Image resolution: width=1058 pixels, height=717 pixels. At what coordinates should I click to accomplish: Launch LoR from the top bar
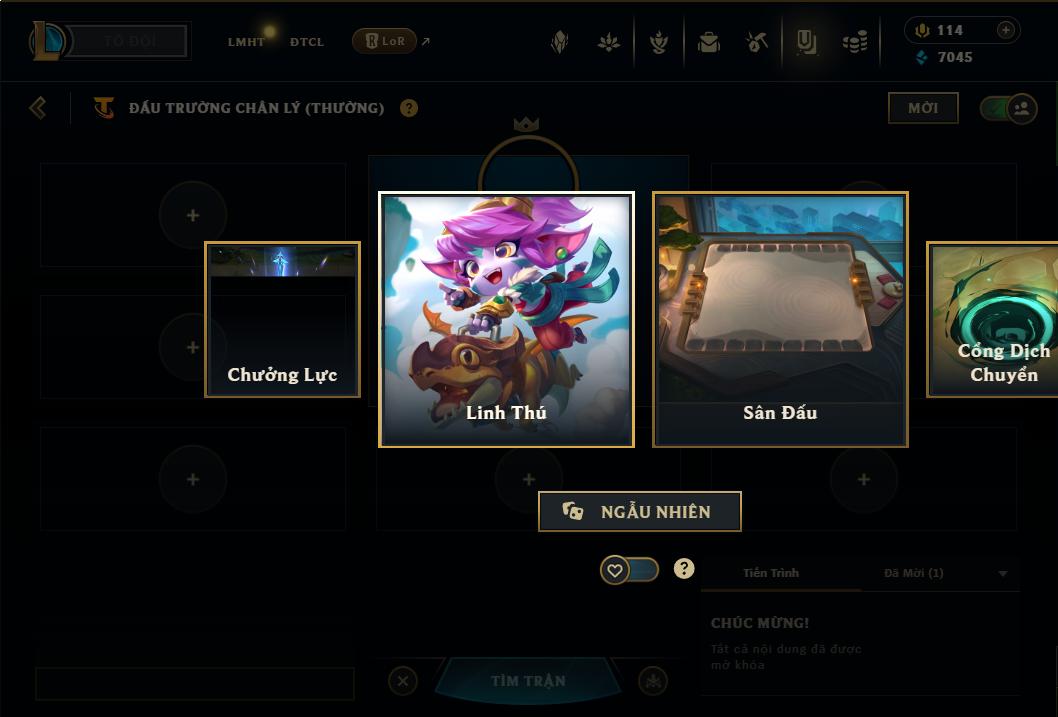pos(385,42)
